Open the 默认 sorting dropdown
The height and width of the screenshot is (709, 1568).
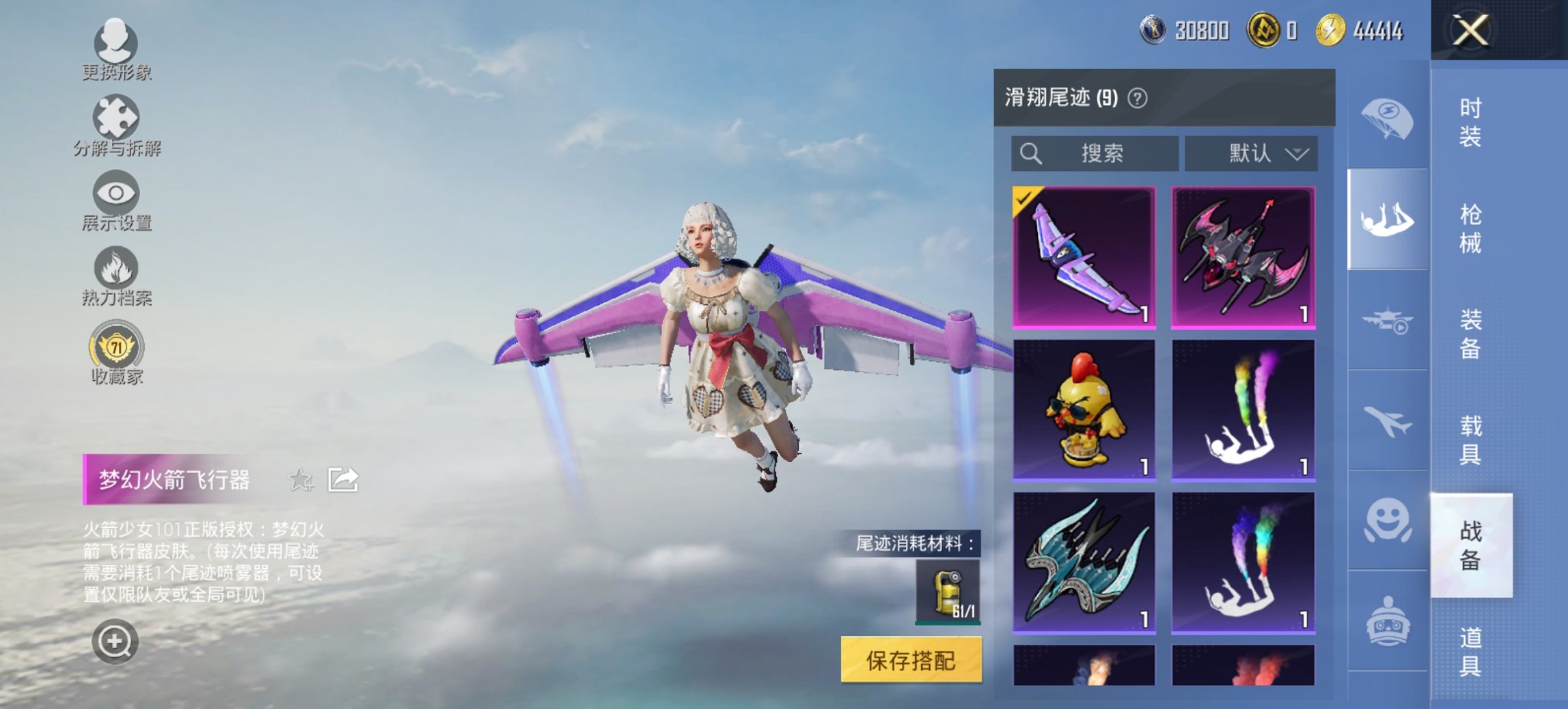click(x=1254, y=153)
